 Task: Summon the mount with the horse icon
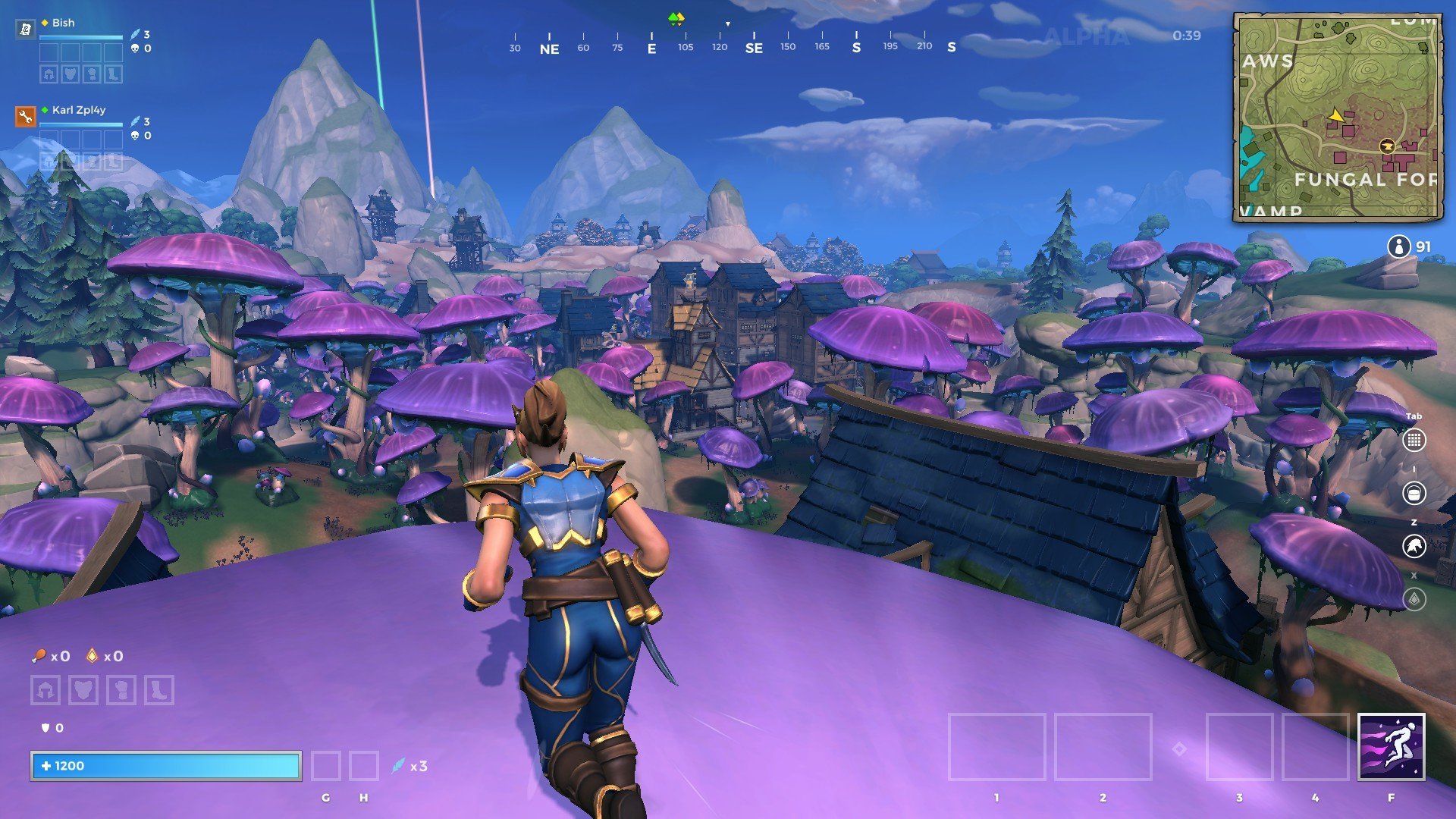tap(1414, 546)
